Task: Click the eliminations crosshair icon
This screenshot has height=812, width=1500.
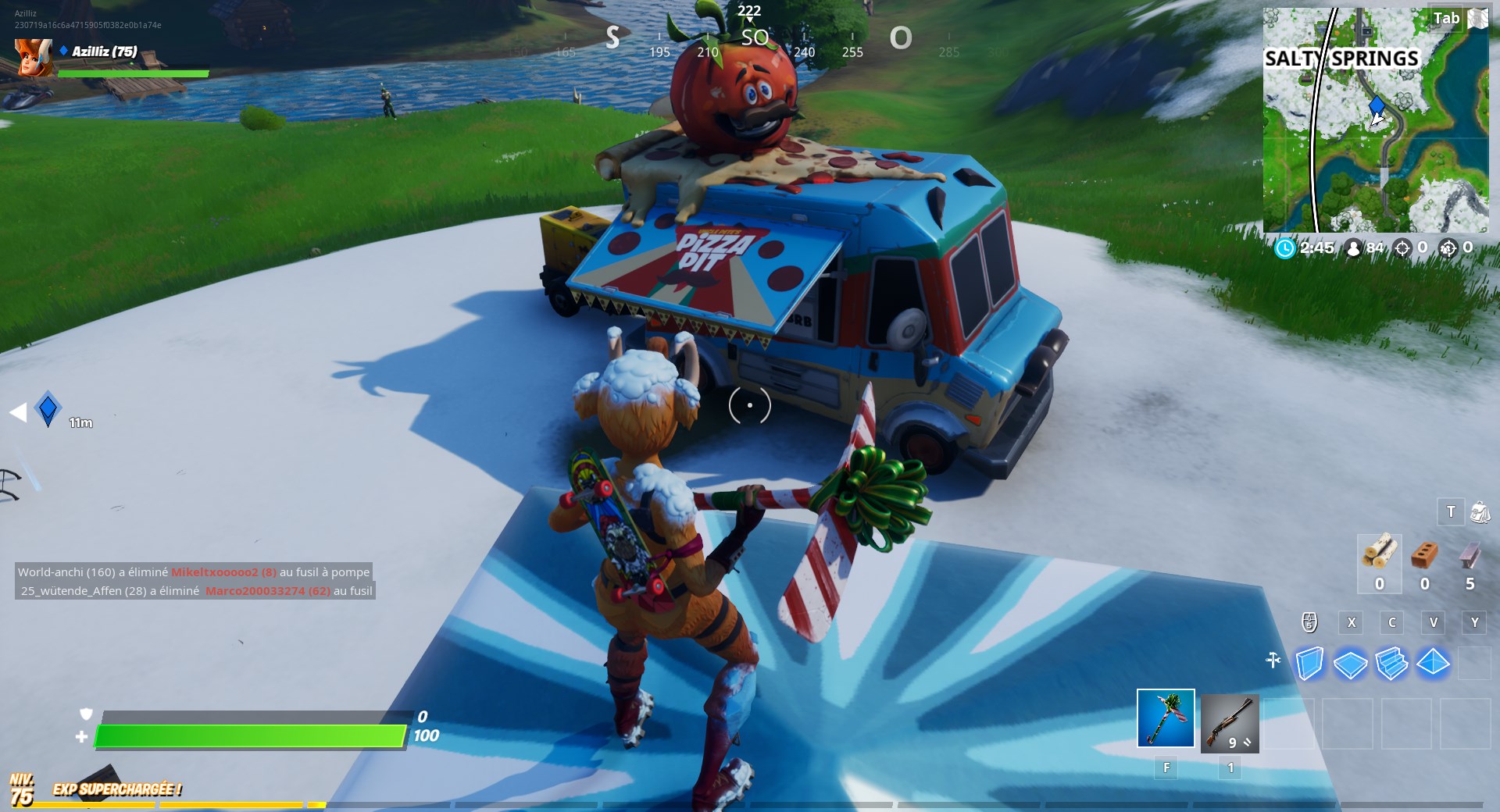Action: (x=1402, y=248)
